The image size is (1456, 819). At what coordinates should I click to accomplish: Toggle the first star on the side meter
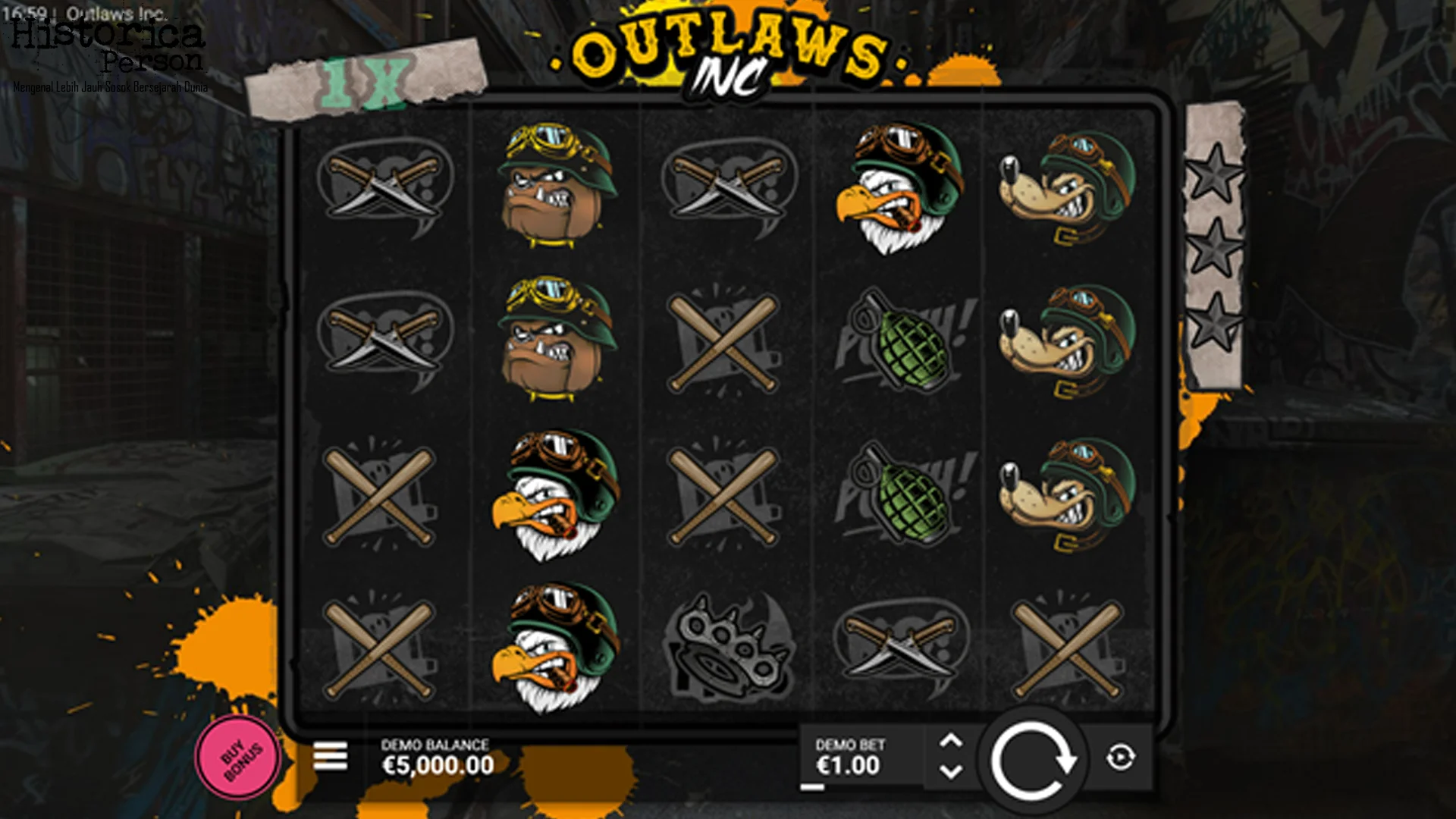1213,174
